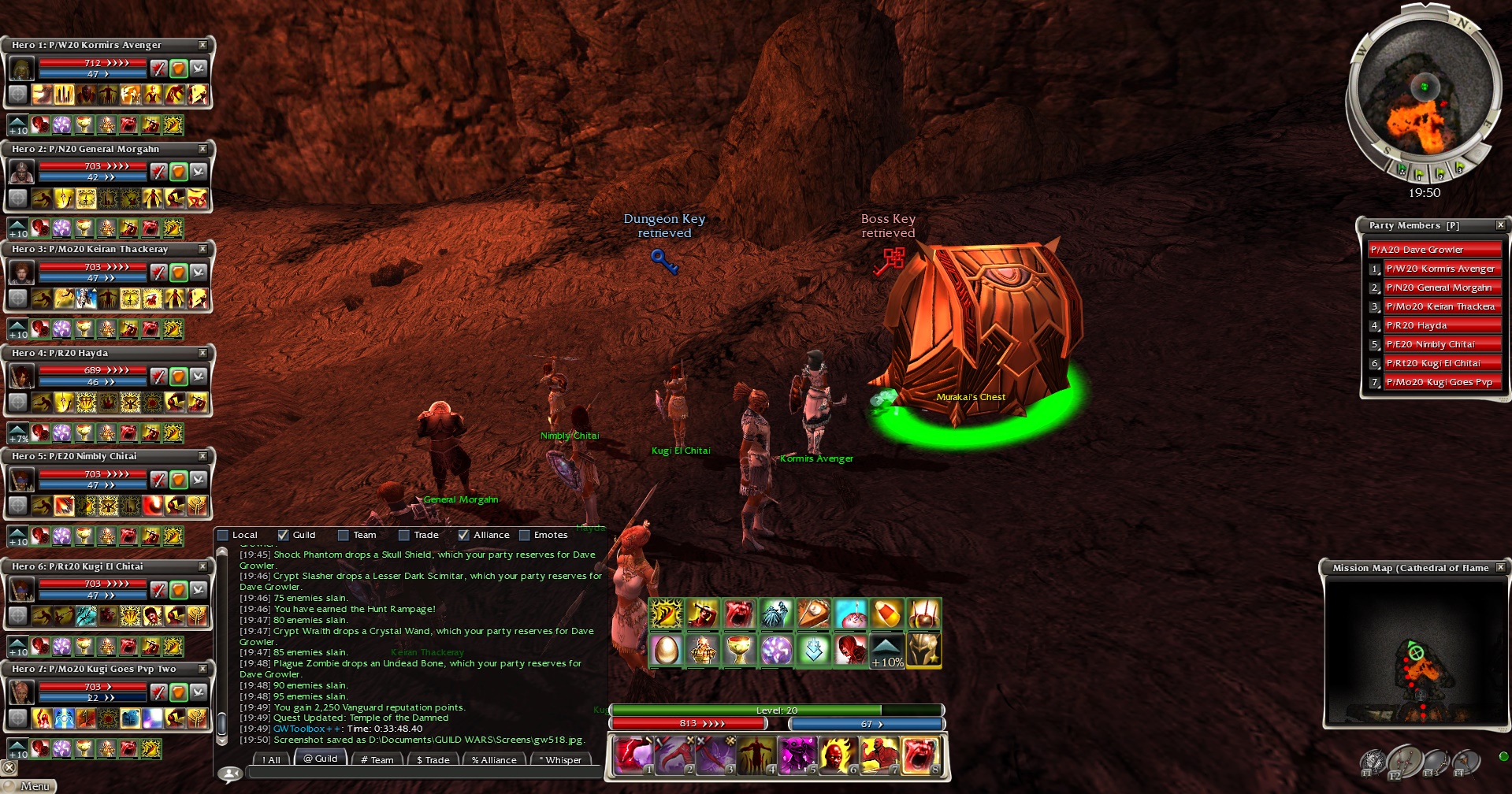Switch to the Team chat channel tab
This screenshot has height=794, width=1512.
point(377,759)
